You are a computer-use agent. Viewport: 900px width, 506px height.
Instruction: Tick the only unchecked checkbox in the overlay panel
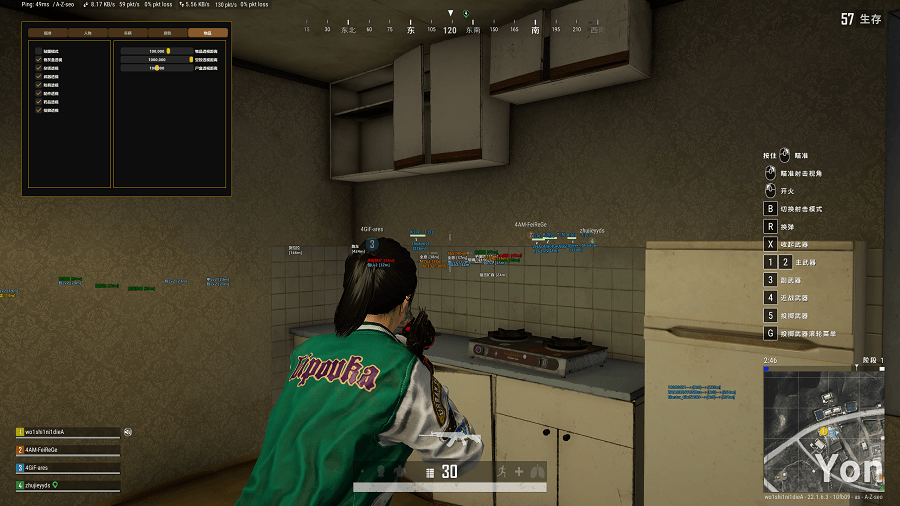point(39,50)
